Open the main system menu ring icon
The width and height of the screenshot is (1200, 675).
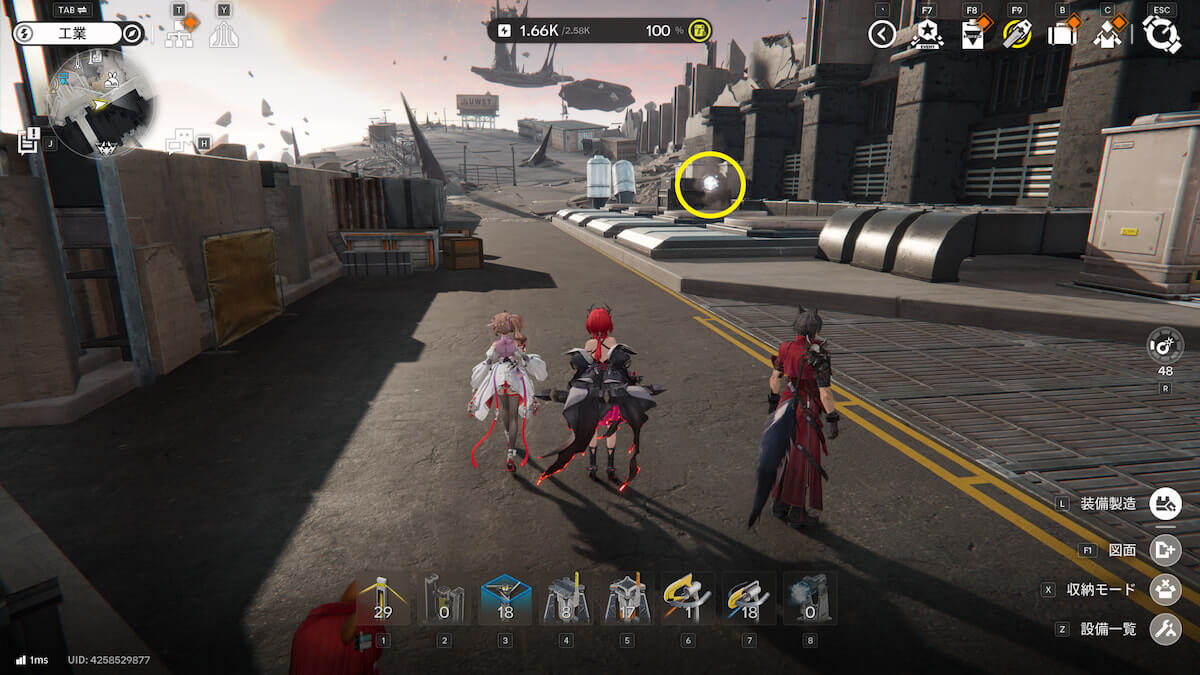coord(1161,34)
